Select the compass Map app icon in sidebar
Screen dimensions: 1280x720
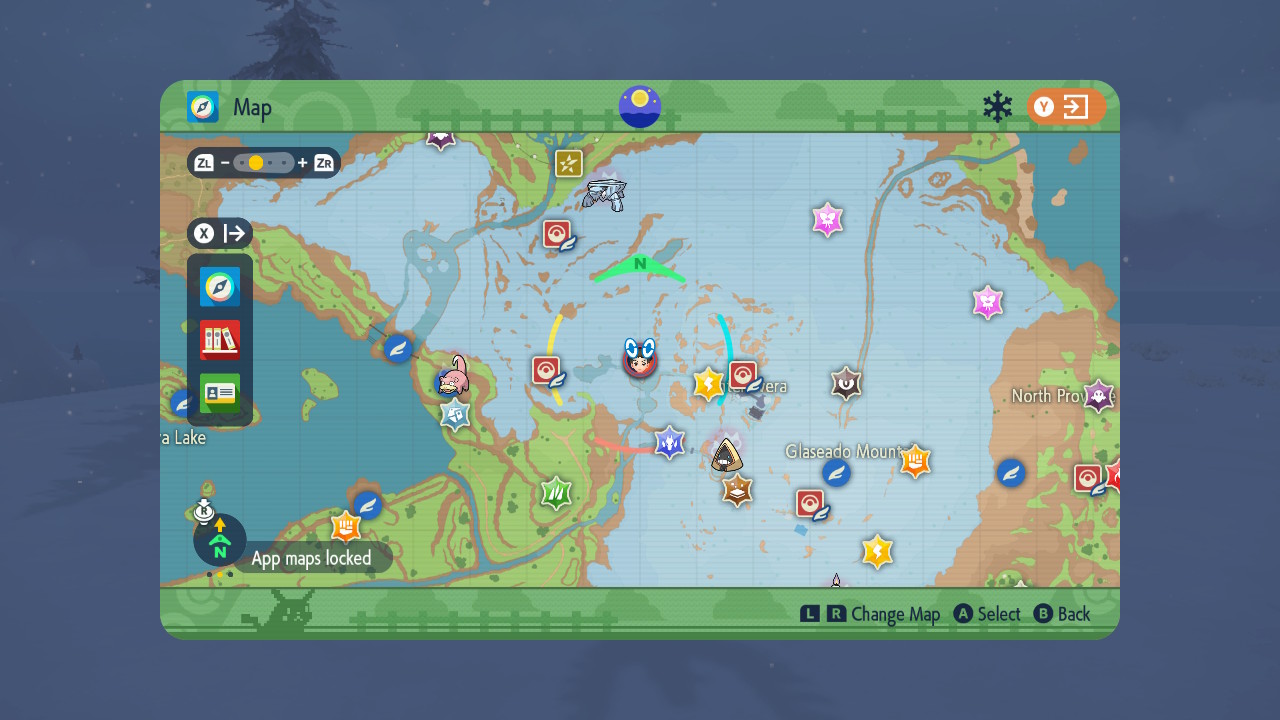[x=219, y=287]
